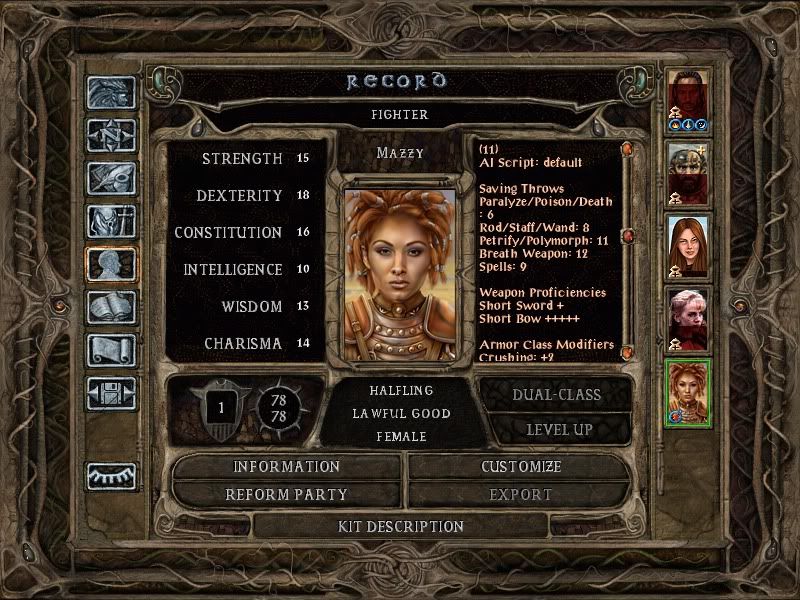
Task: Select the Dual-Class button
Action: [556, 394]
